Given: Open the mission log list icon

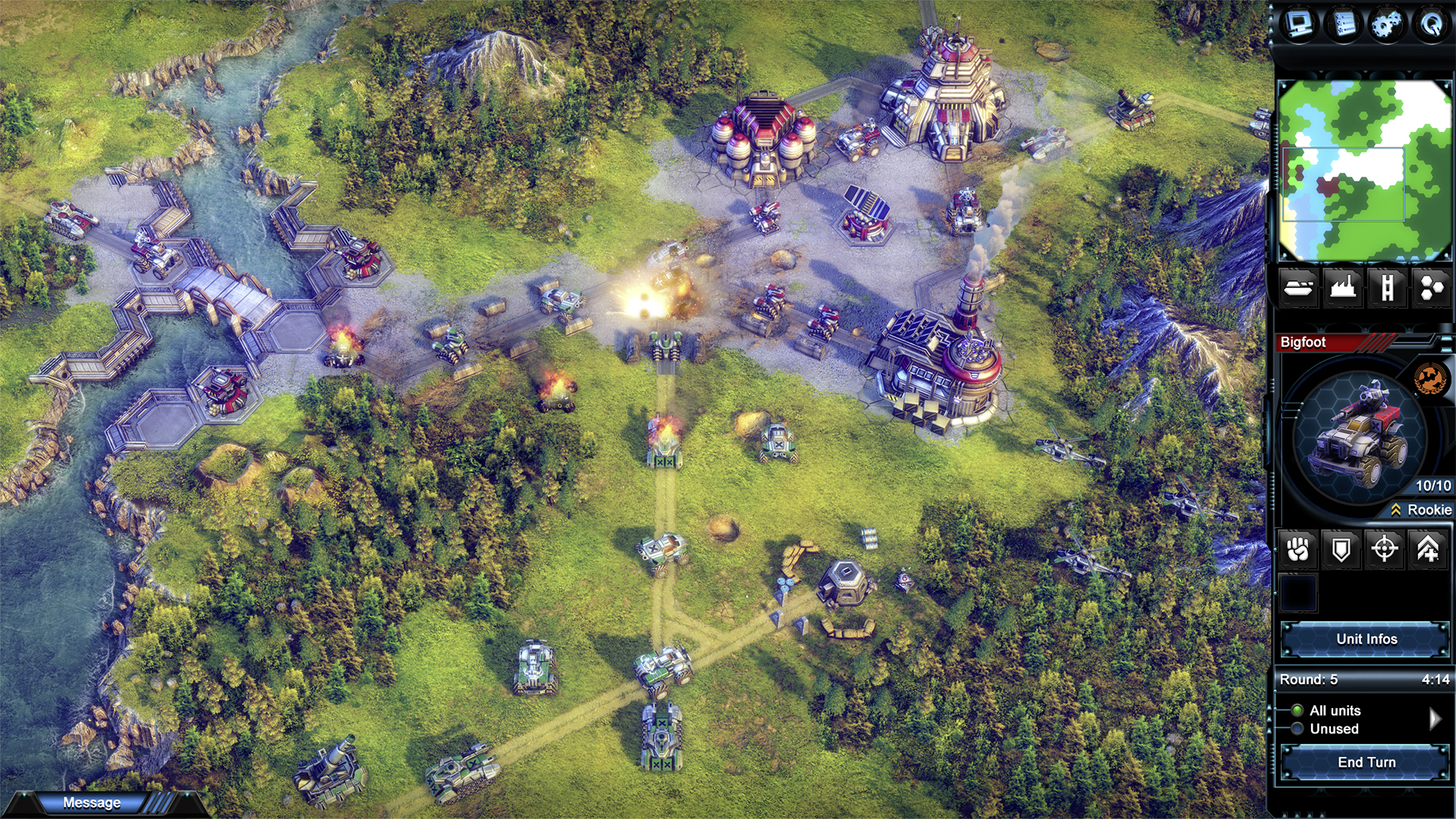Looking at the screenshot, I should (1343, 24).
